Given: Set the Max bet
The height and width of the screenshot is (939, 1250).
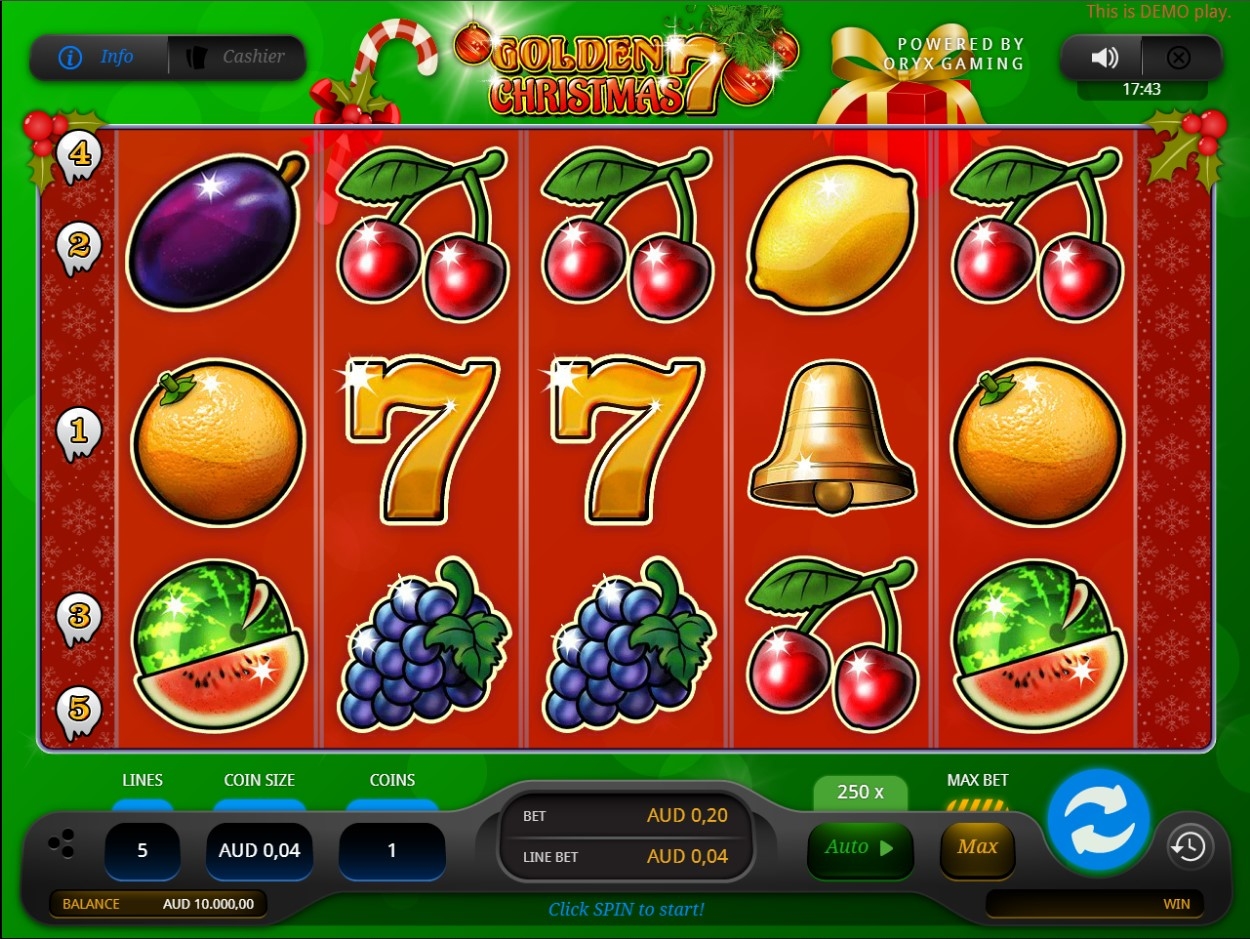Looking at the screenshot, I should tap(977, 848).
